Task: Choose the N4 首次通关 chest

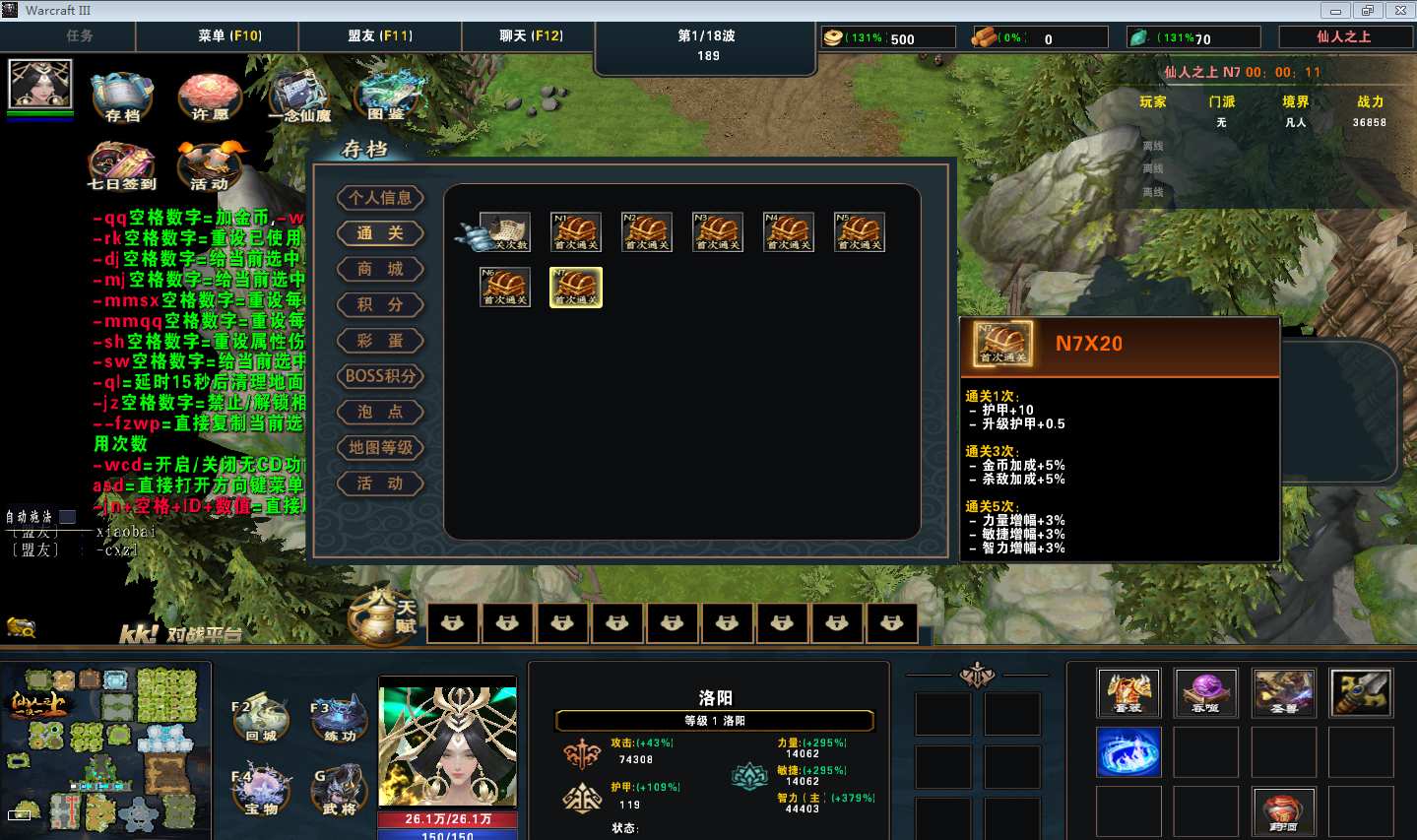Action: tap(789, 232)
